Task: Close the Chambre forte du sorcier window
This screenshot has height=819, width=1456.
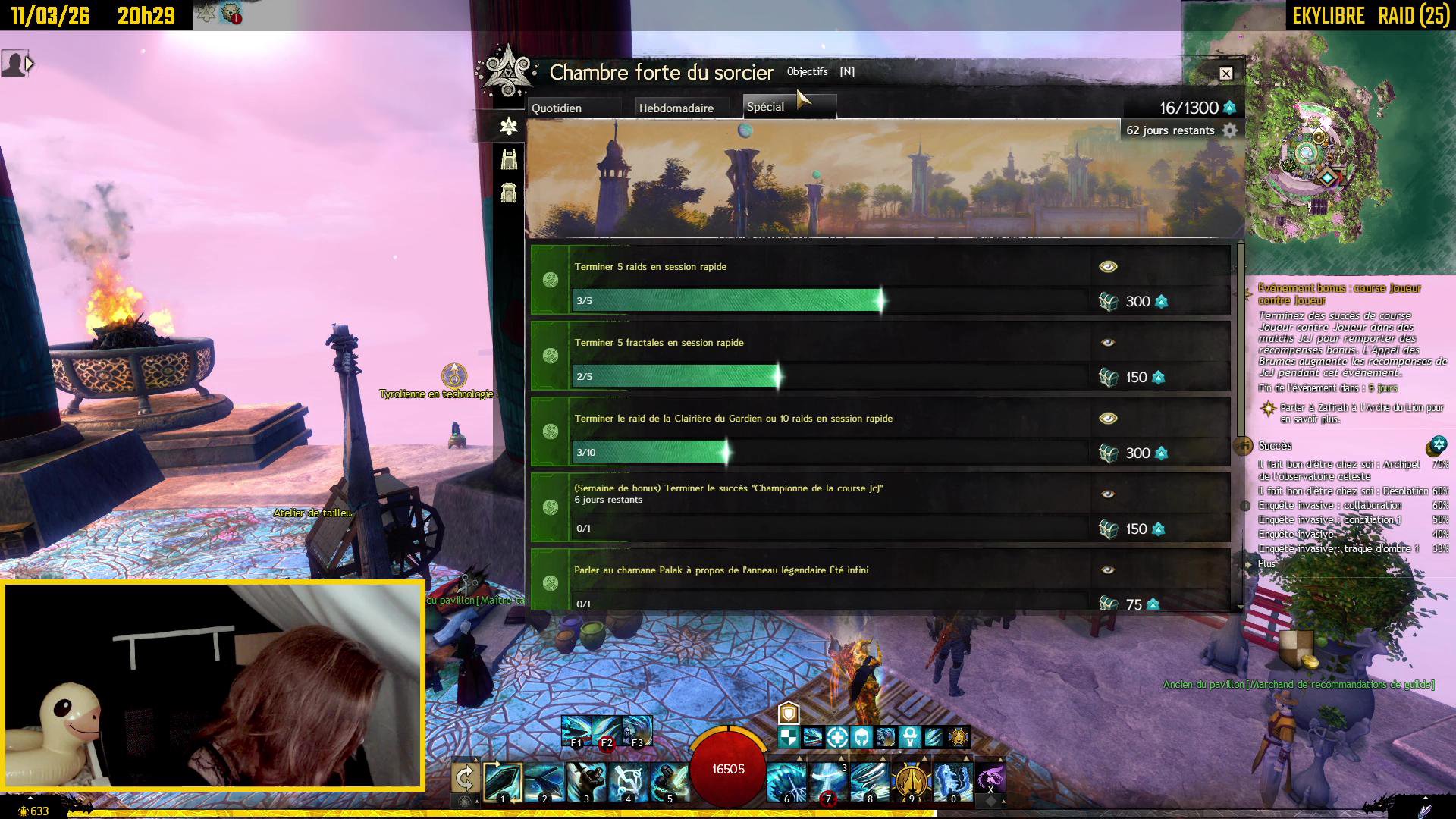Action: (1226, 74)
